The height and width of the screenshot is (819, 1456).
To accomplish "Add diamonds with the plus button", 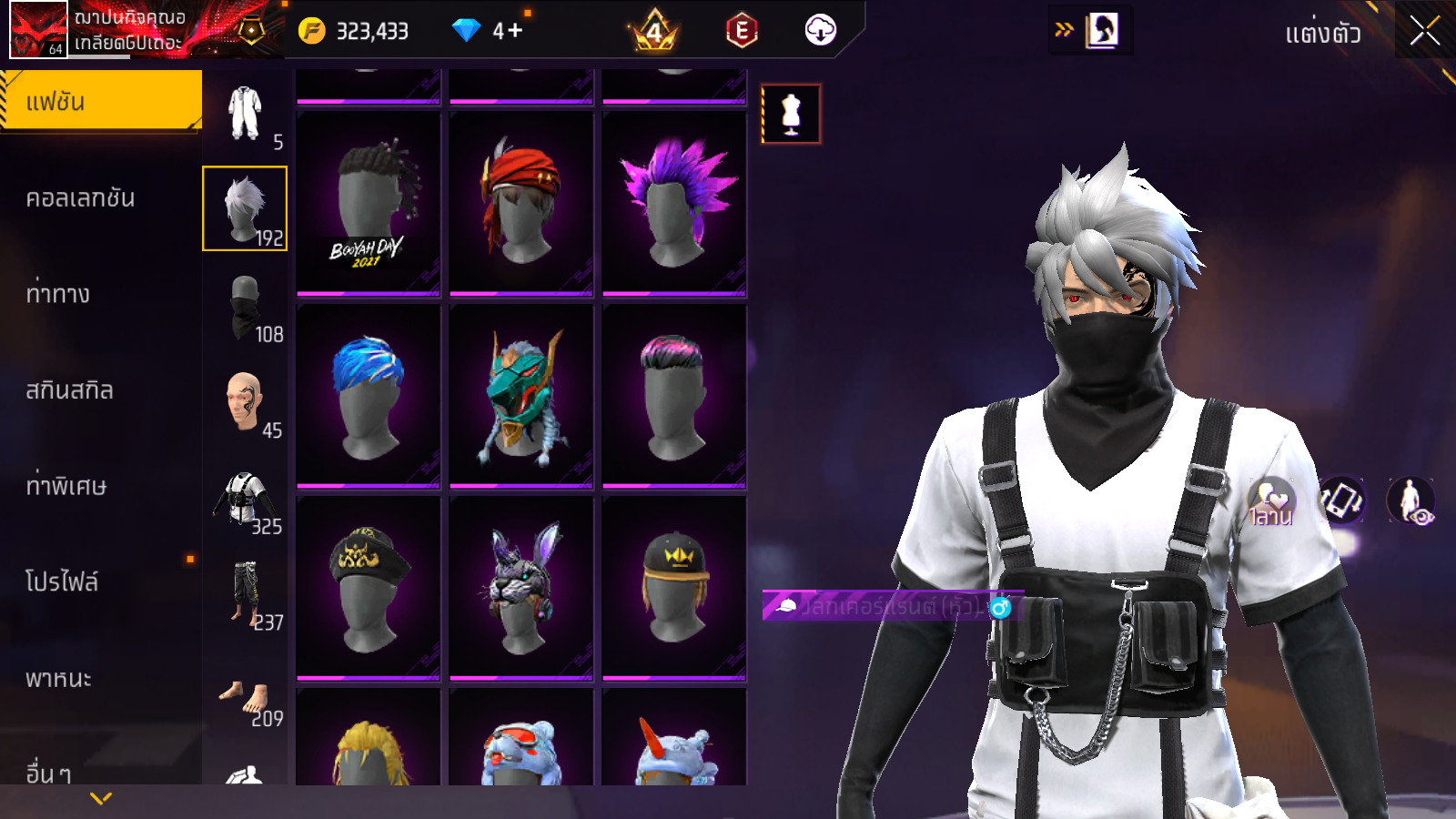I will pos(514,31).
